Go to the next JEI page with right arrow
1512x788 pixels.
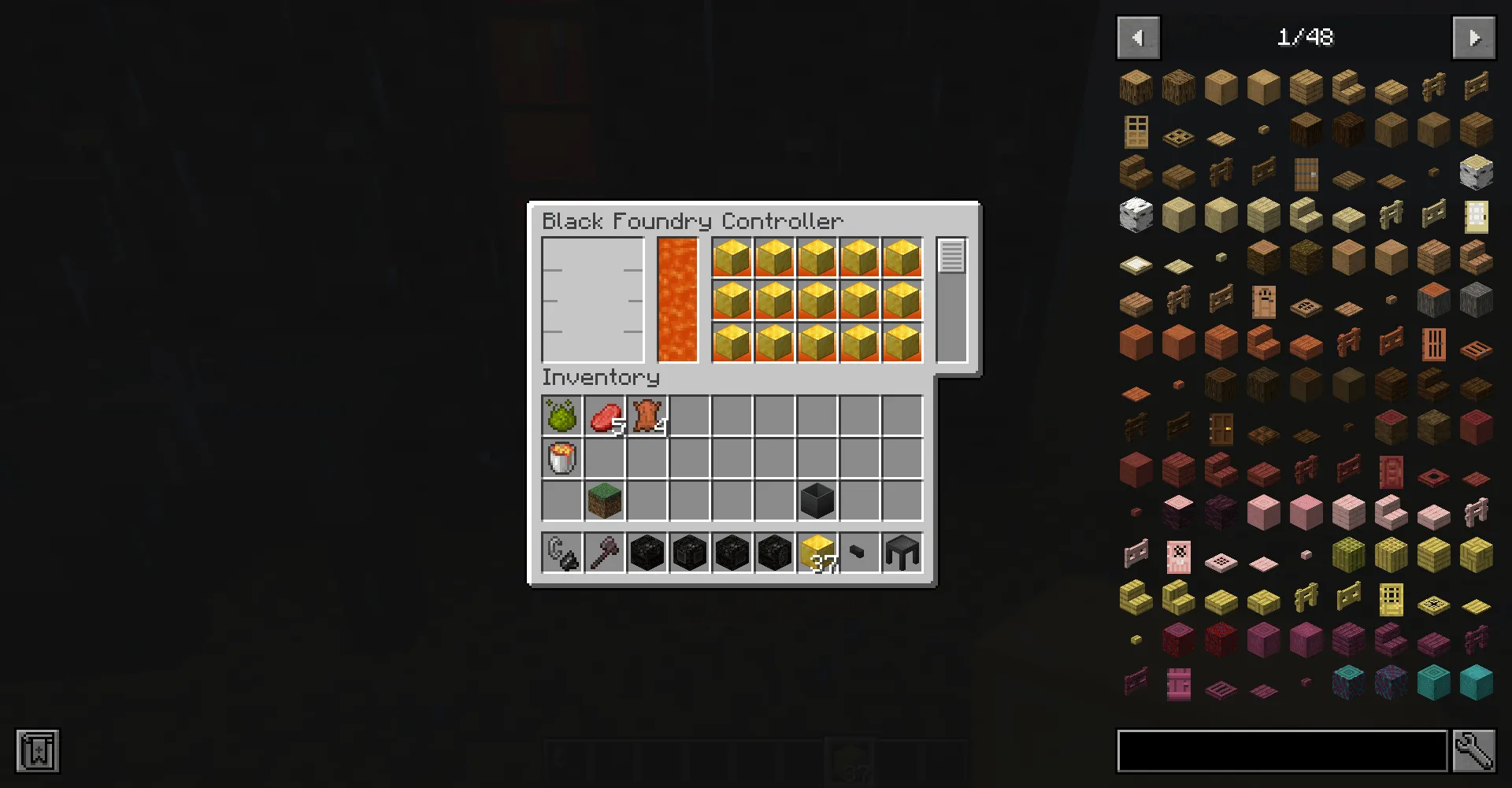click(1473, 37)
